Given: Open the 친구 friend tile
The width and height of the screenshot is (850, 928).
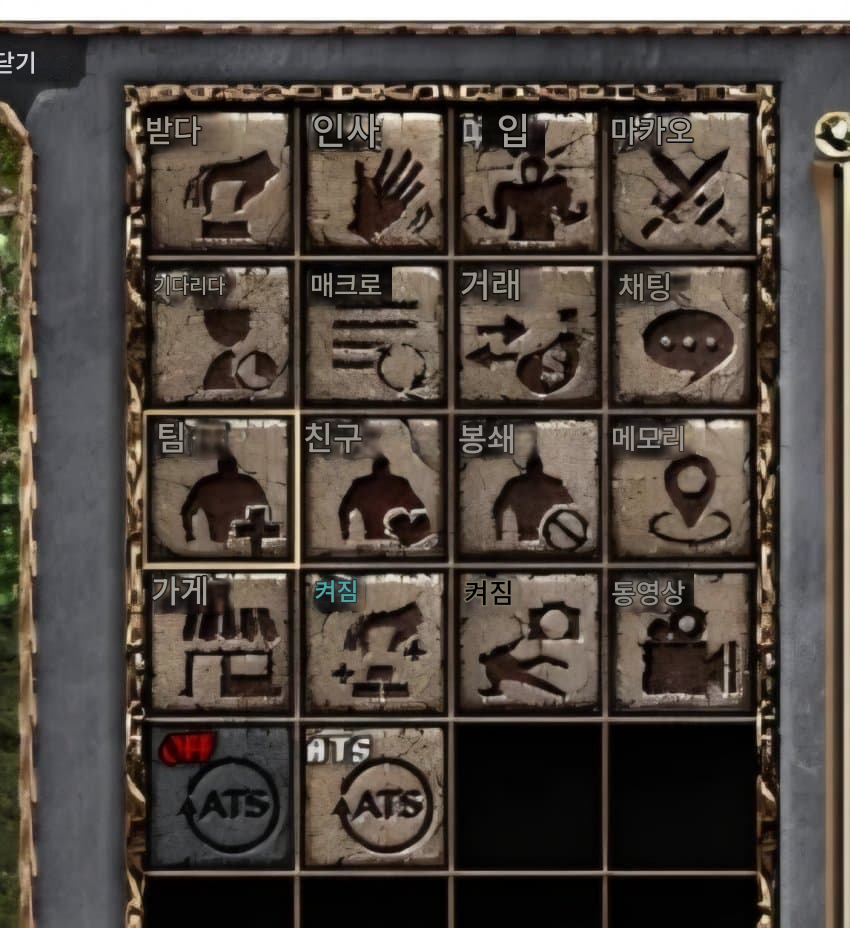Looking at the screenshot, I should [375, 488].
